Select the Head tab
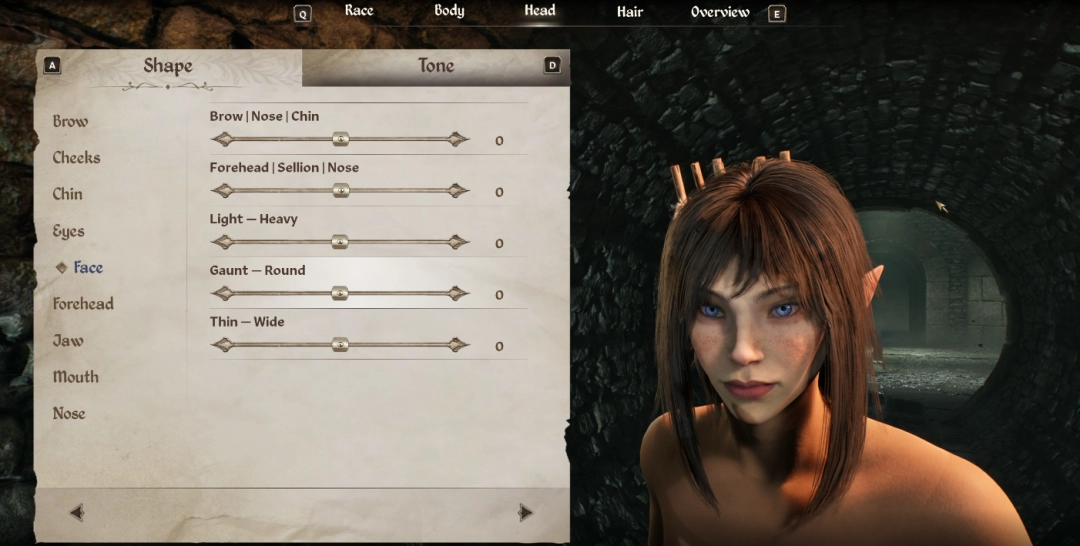 pyautogui.click(x=540, y=11)
